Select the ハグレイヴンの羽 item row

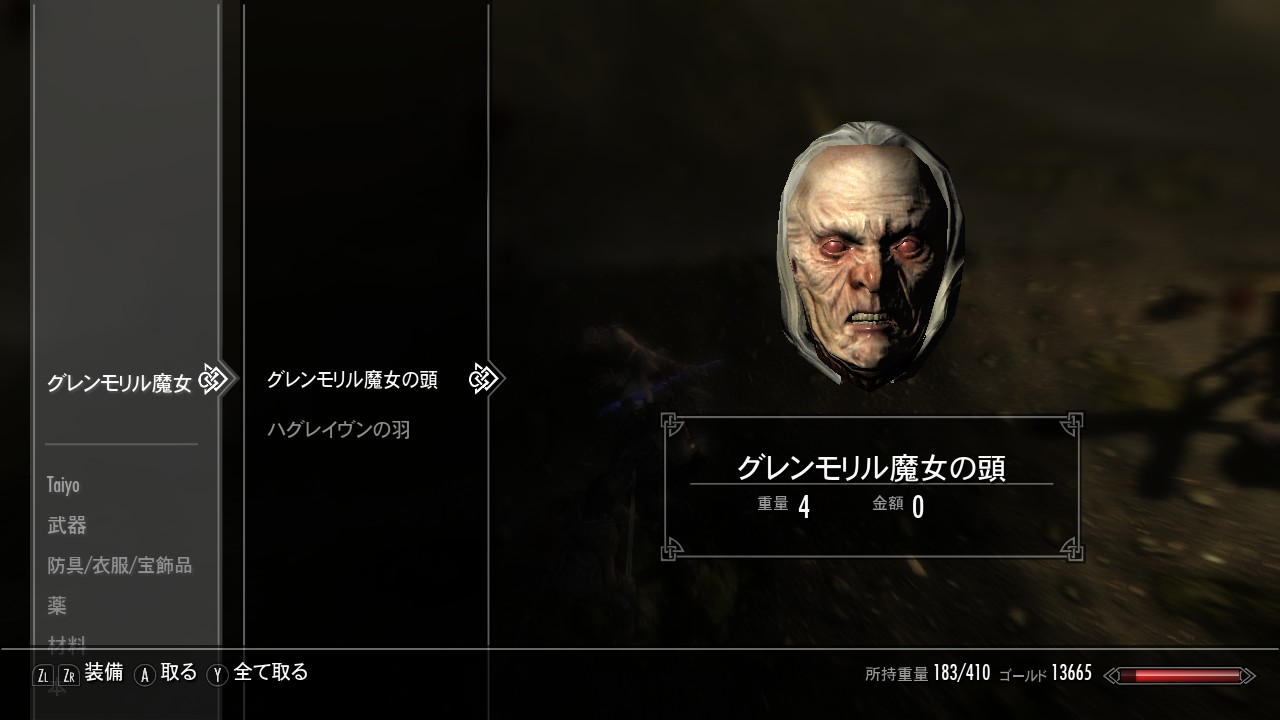[x=339, y=430]
